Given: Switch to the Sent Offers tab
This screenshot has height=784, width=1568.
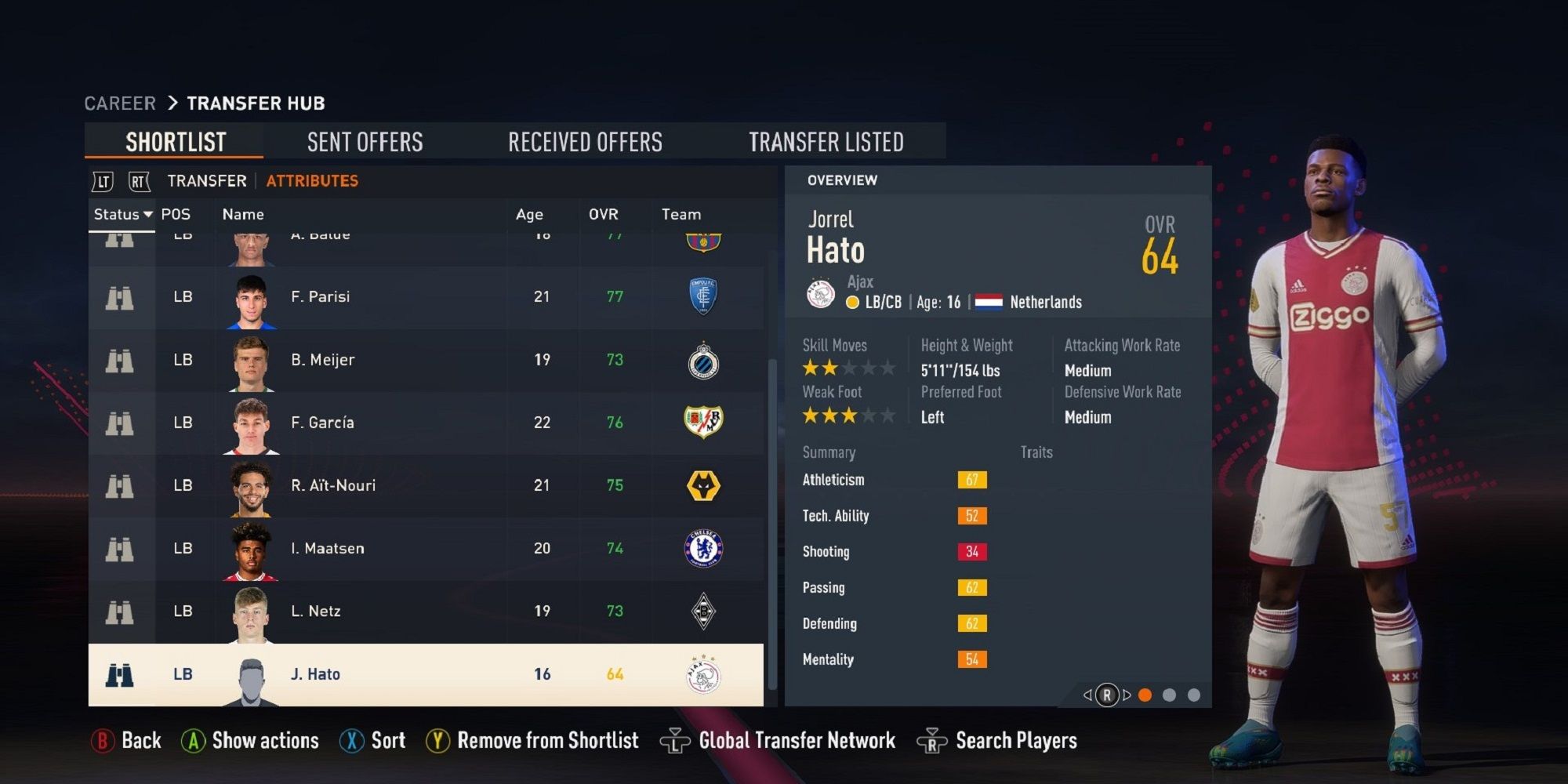Looking at the screenshot, I should [x=365, y=141].
